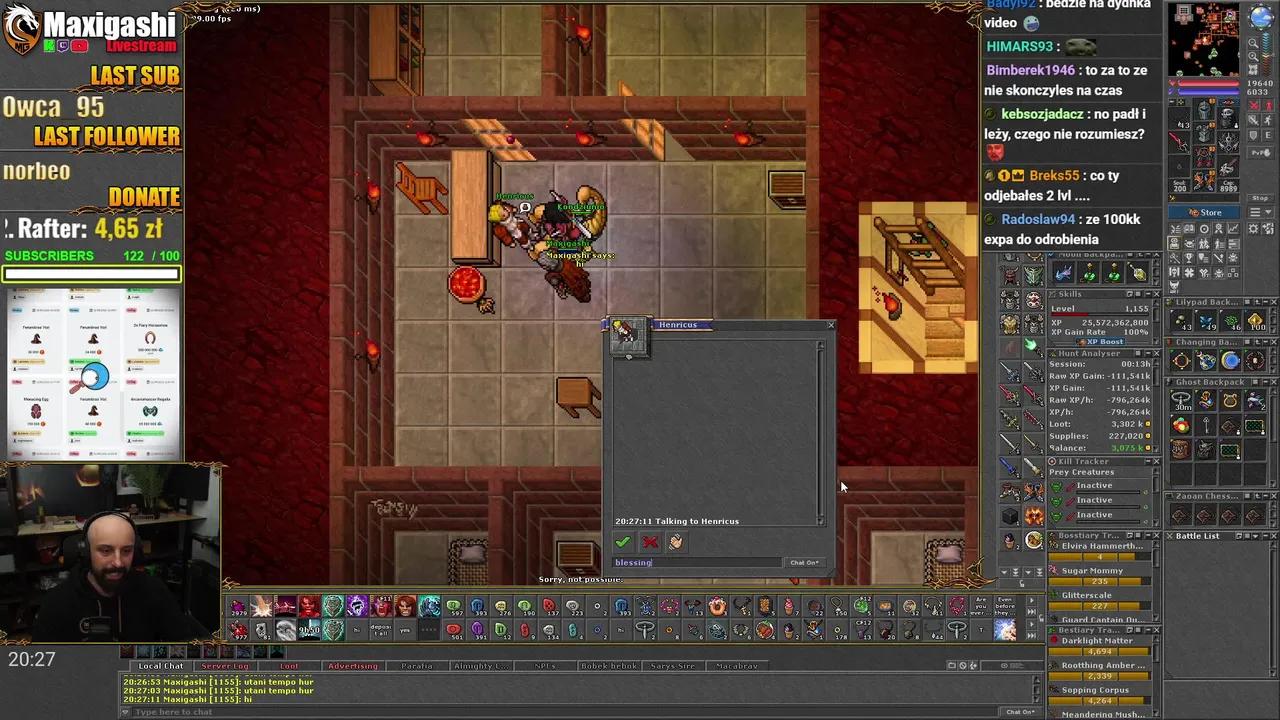The image size is (1280, 720).
Task: Click the red X button in NPC dialog
Action: (x=650, y=542)
